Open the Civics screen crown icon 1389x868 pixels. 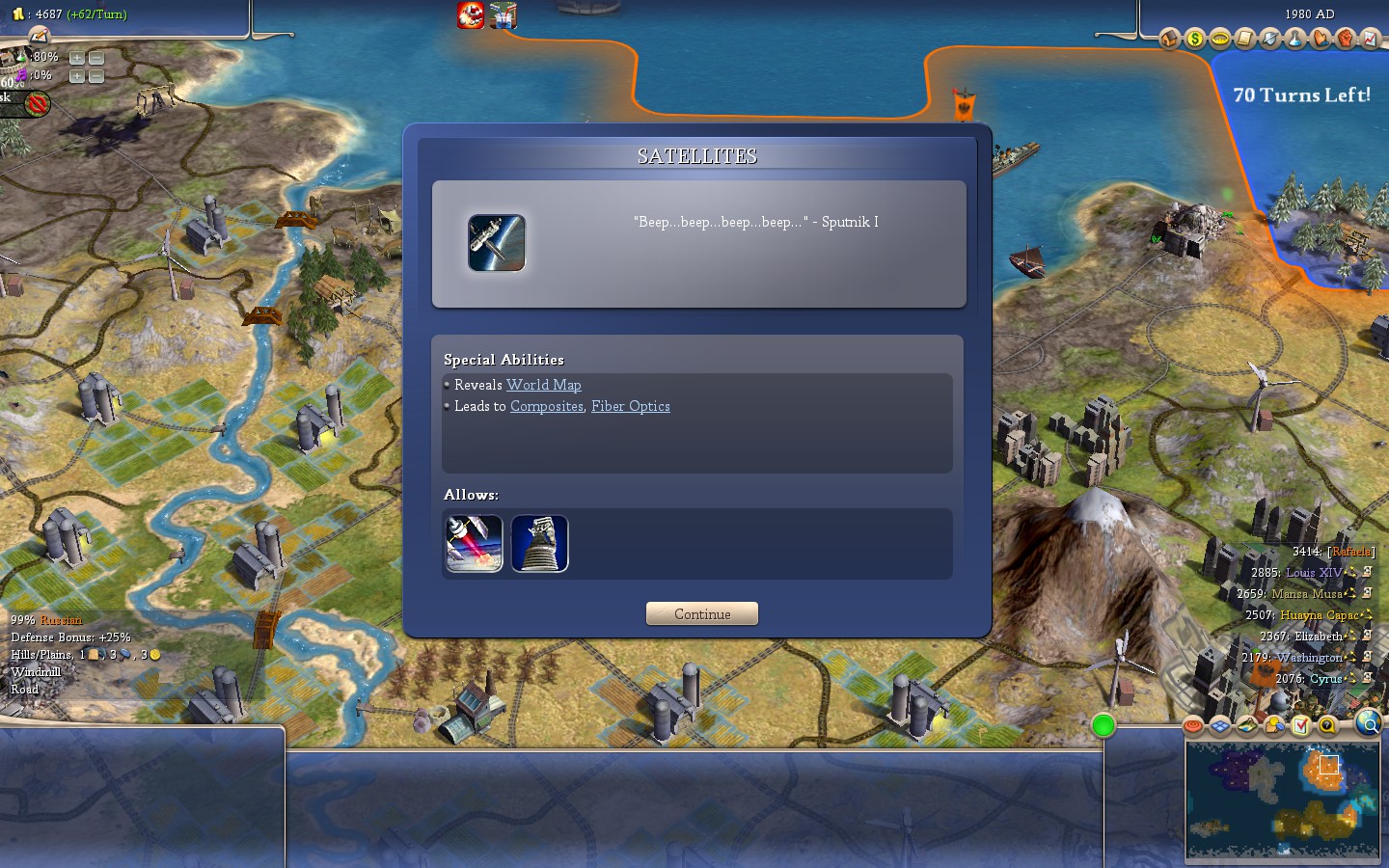[x=1220, y=40]
